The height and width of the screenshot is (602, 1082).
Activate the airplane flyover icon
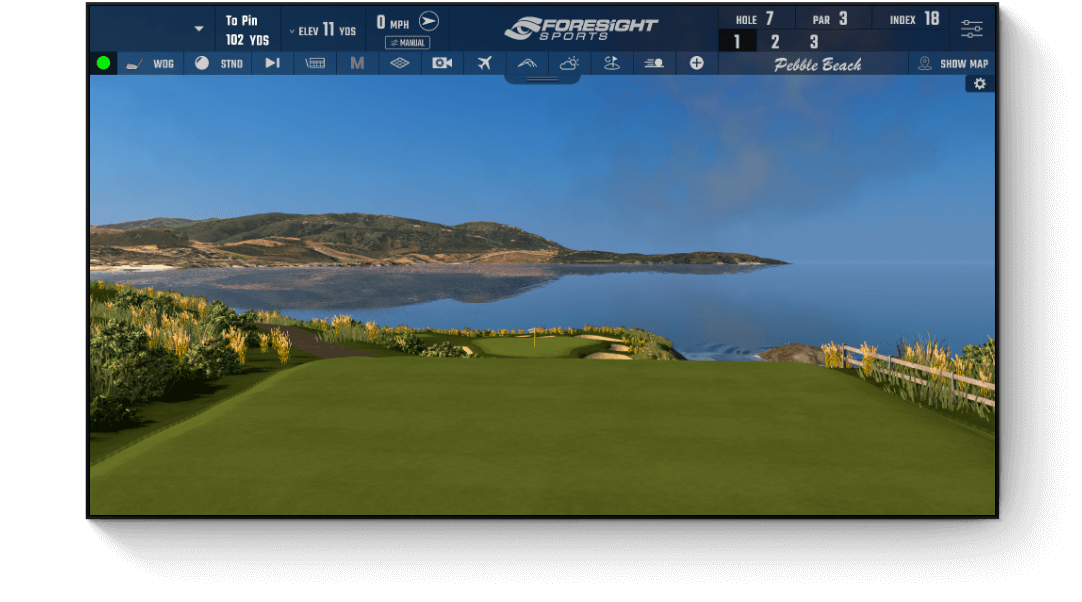[x=485, y=63]
